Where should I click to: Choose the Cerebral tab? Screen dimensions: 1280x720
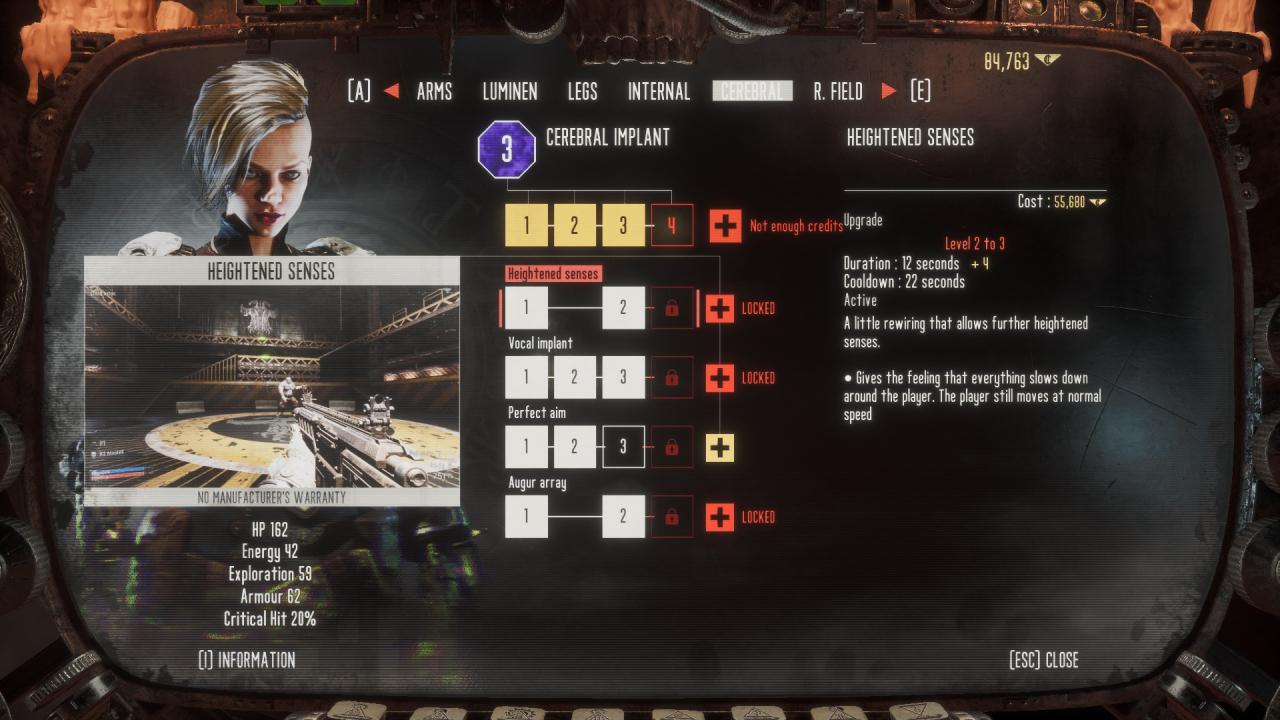tap(752, 92)
